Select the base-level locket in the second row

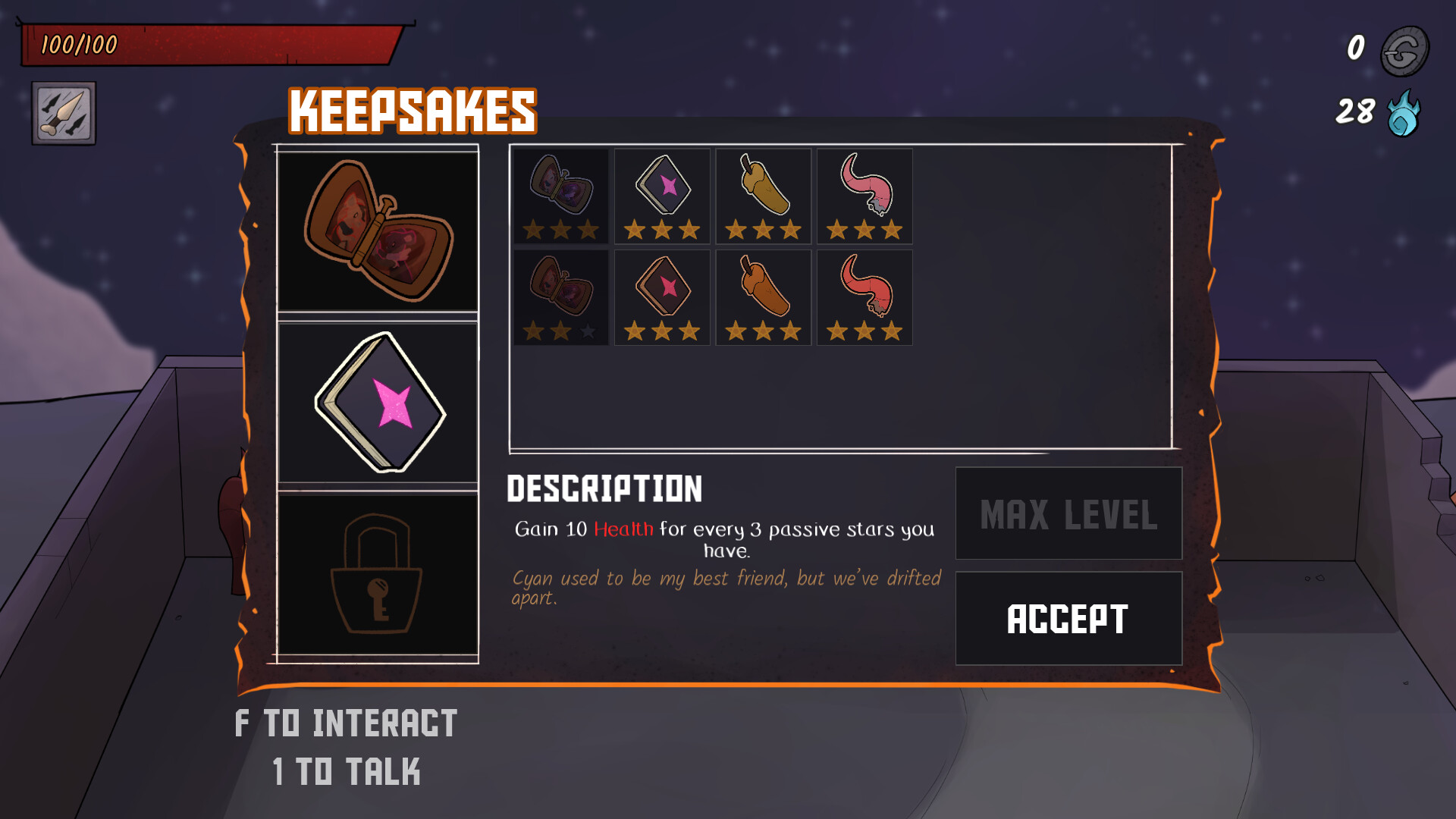click(x=560, y=297)
